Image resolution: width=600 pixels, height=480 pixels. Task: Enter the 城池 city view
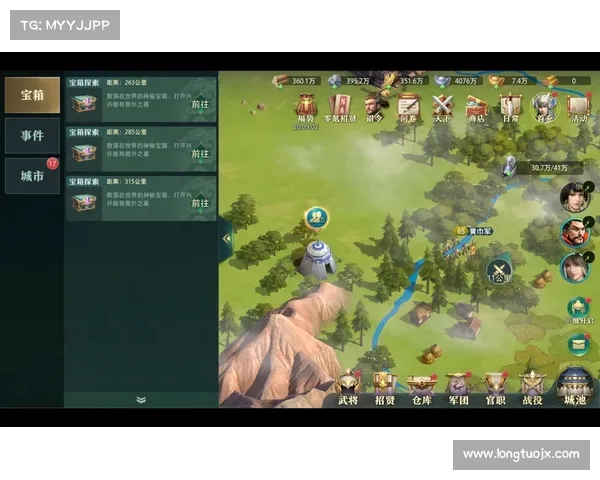click(x=575, y=388)
